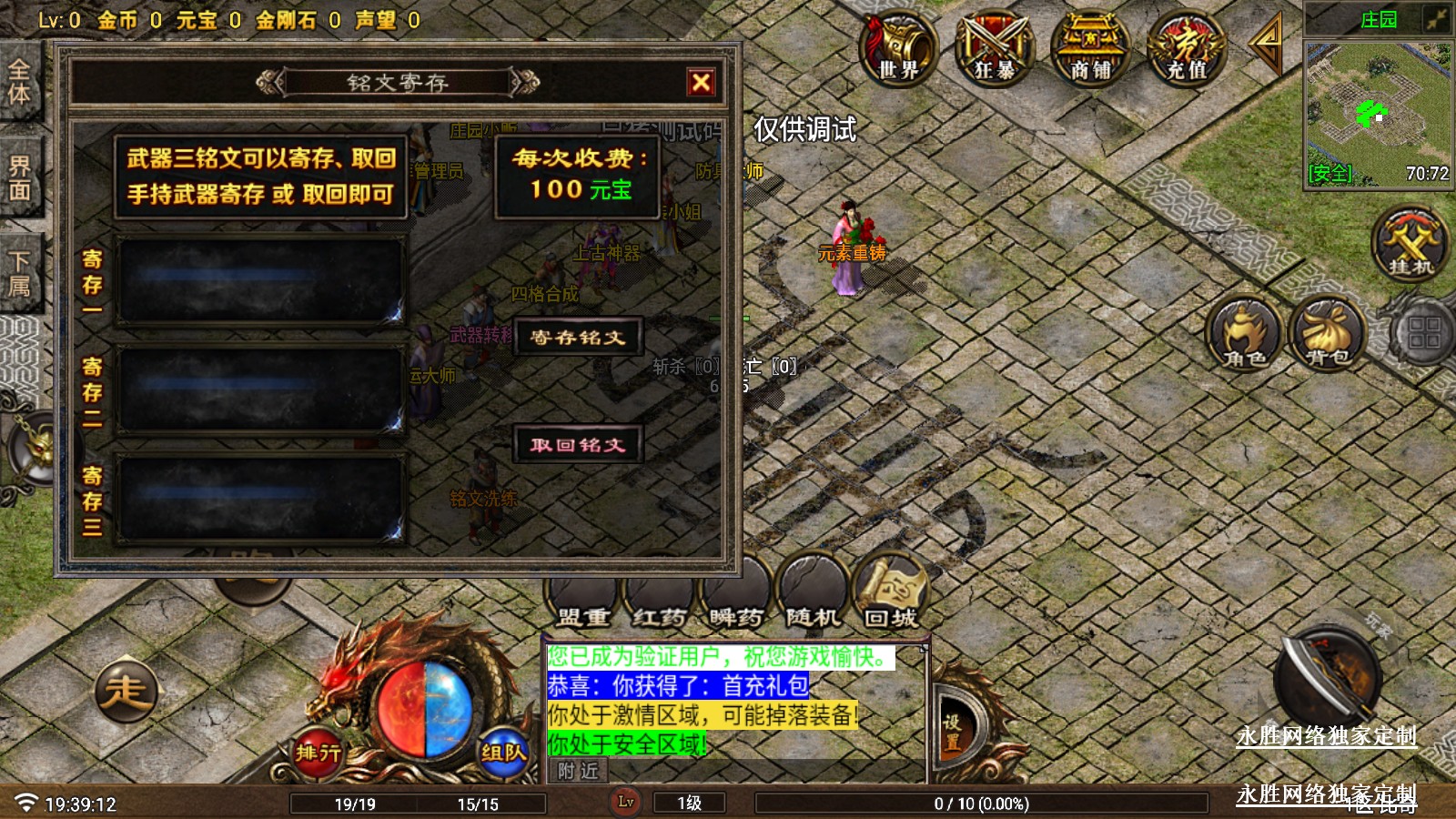Viewport: 1456px width, 819px height.
Task: Switch chat to 附近 channel
Action: pyautogui.click(x=578, y=772)
